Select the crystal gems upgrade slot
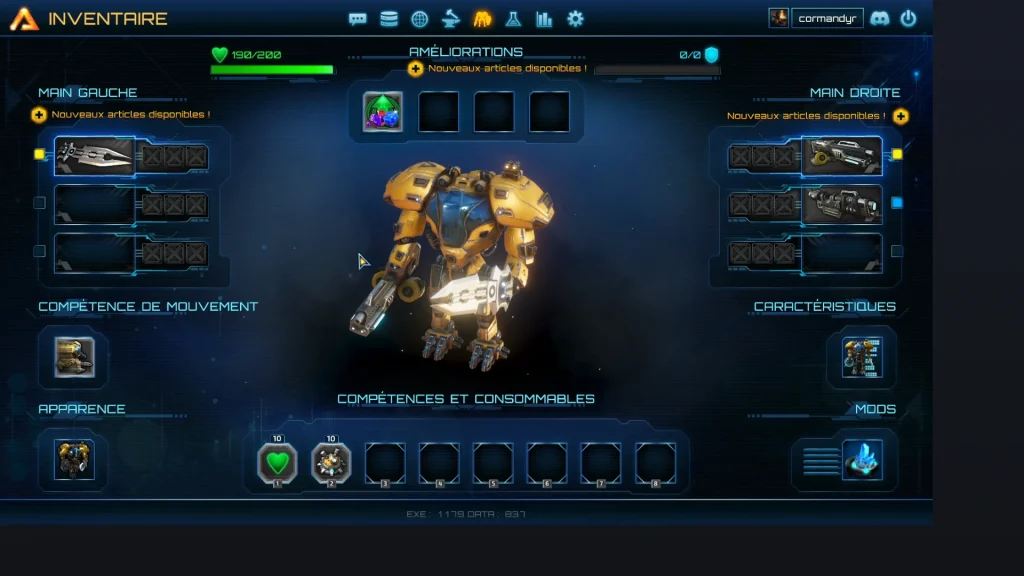Screen dimensions: 1024x576 pos(383,112)
